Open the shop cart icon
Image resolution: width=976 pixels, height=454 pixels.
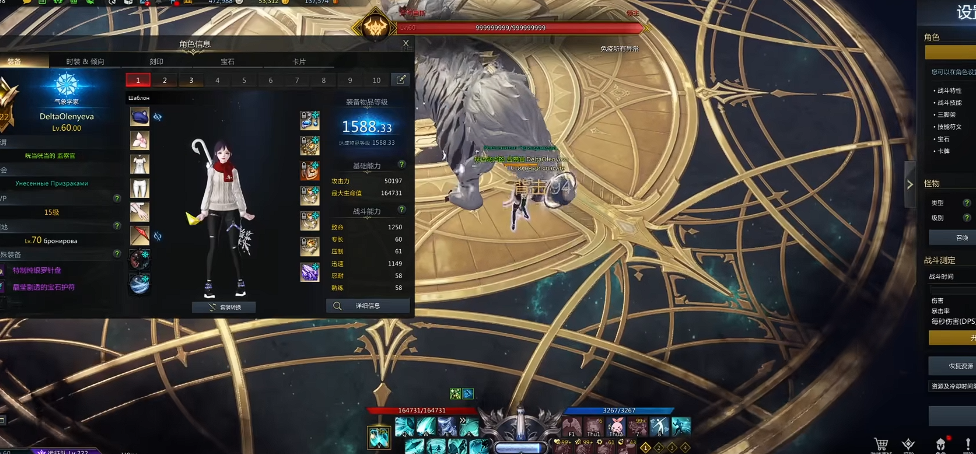(x=881, y=443)
